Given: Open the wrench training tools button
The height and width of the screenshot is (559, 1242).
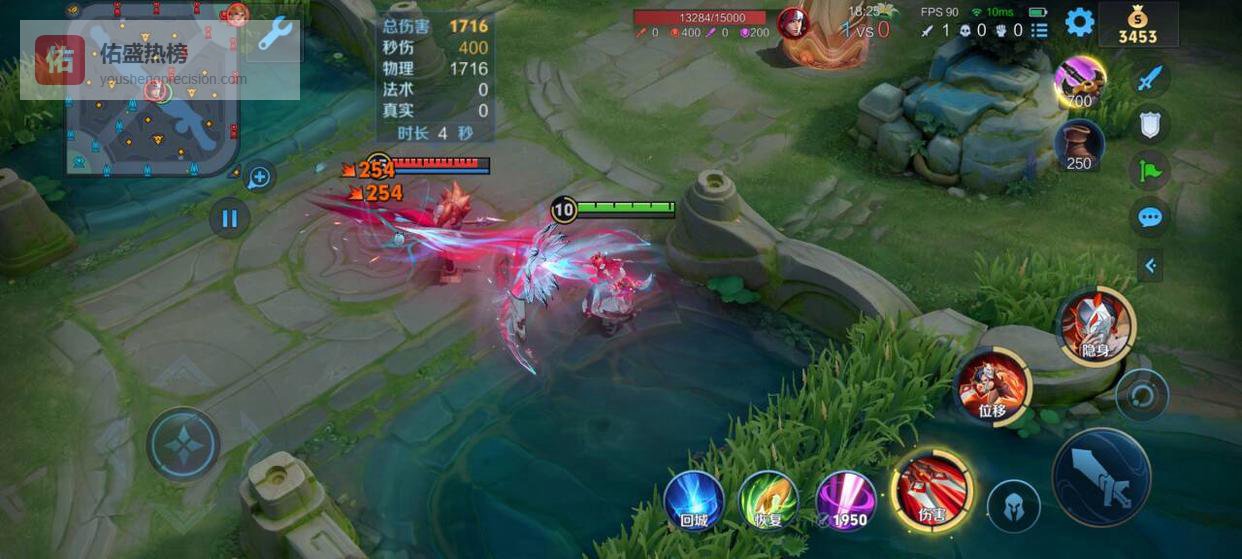Looking at the screenshot, I should (x=274, y=36).
